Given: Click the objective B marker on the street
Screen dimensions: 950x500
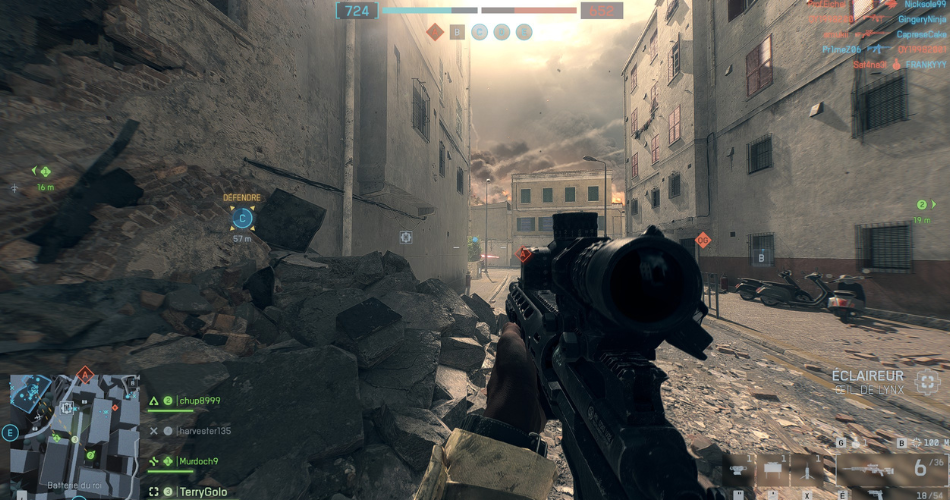Looking at the screenshot, I should tap(762, 257).
